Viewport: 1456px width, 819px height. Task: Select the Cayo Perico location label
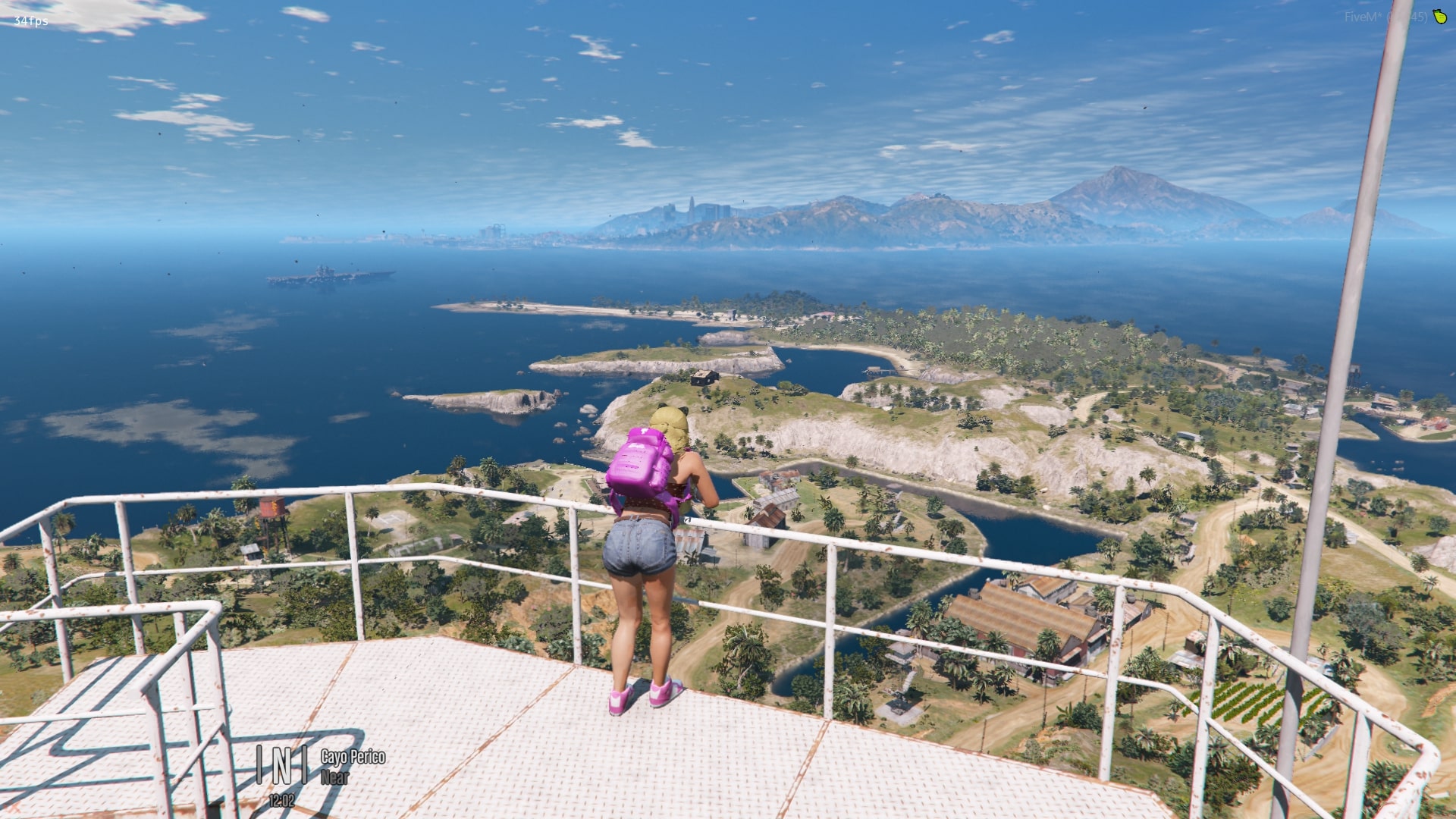(x=353, y=757)
